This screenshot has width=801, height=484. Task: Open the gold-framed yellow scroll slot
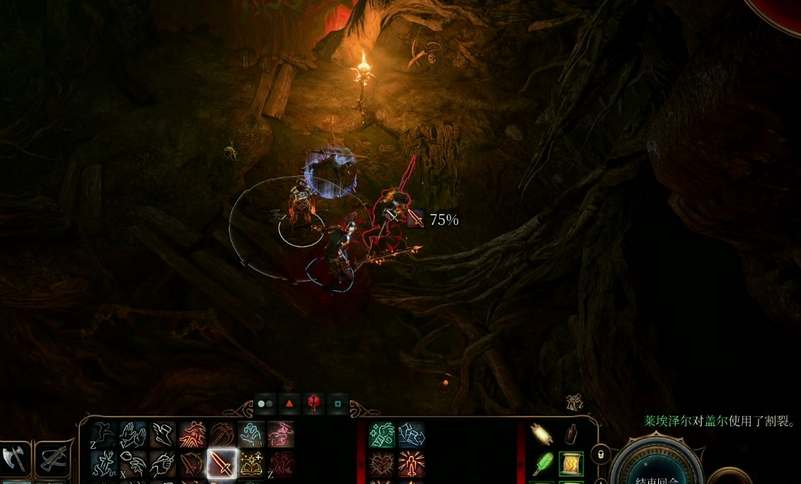tap(573, 463)
